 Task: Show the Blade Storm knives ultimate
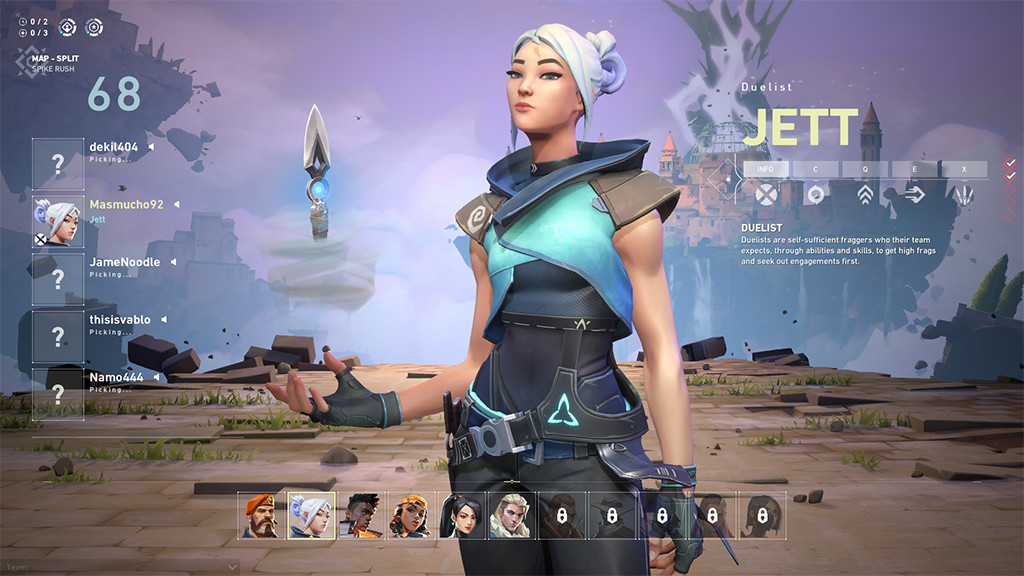[964, 194]
